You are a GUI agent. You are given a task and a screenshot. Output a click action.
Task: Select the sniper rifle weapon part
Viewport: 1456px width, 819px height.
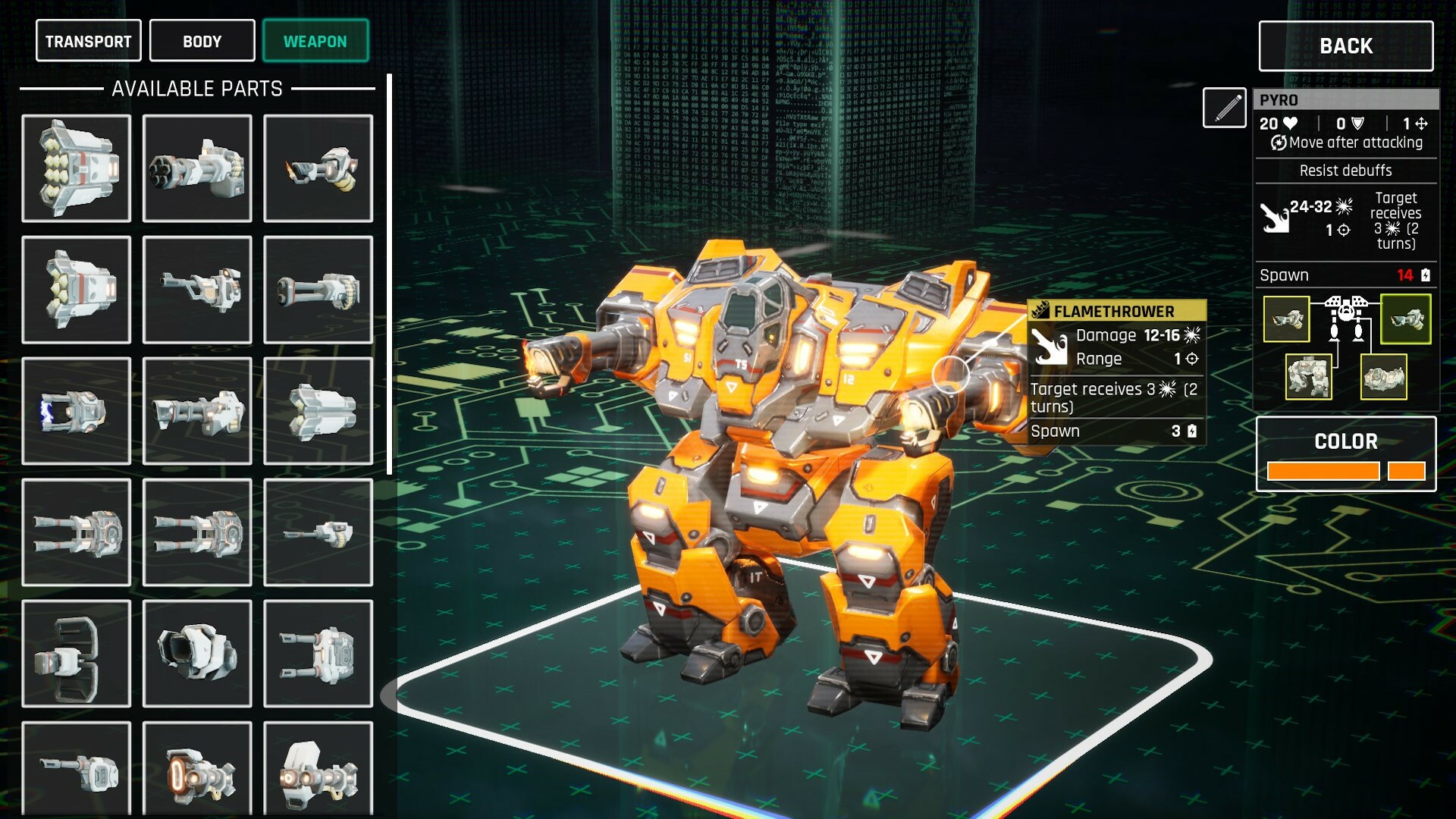point(196,290)
